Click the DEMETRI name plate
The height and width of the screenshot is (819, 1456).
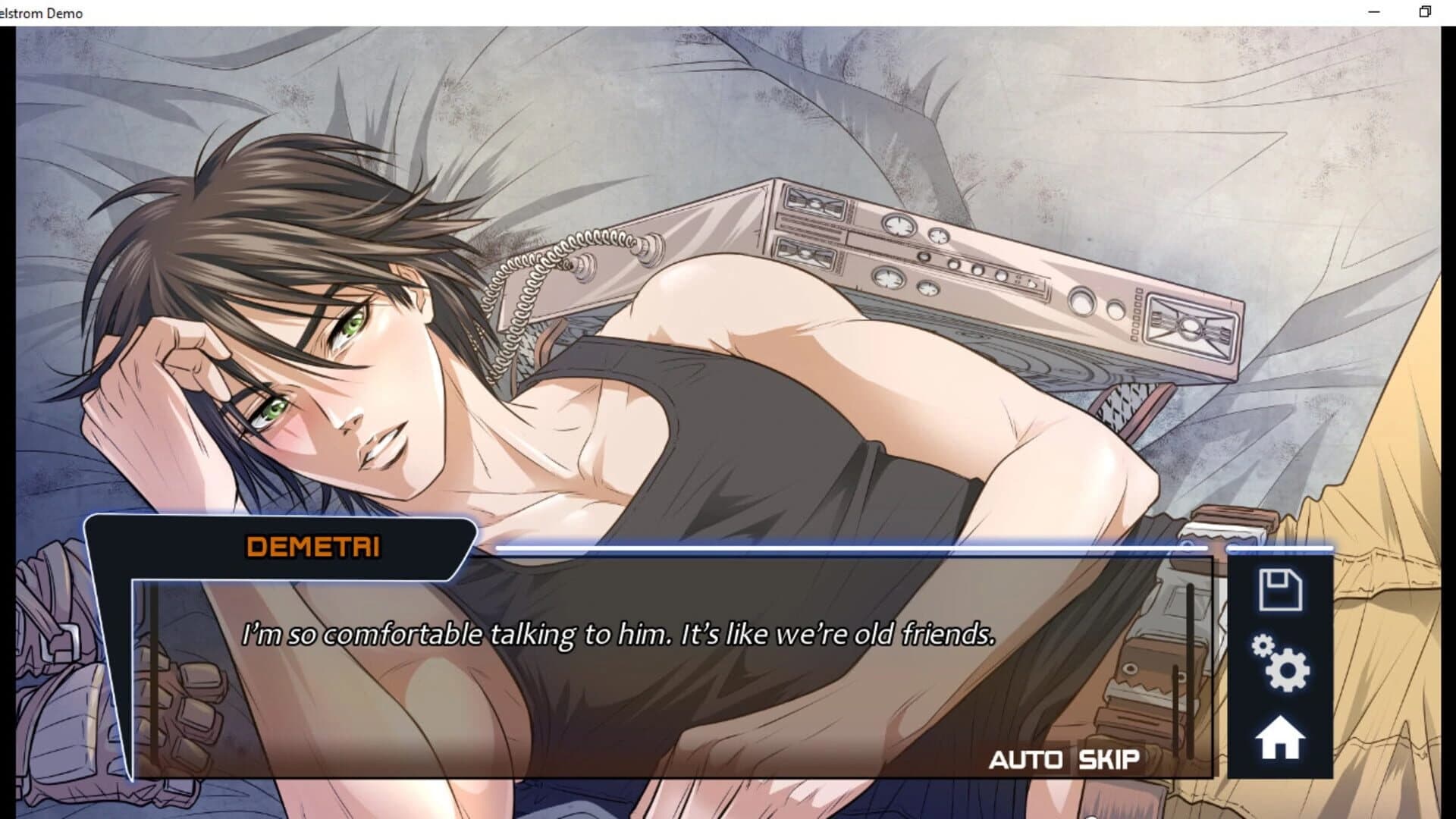pyautogui.click(x=316, y=543)
